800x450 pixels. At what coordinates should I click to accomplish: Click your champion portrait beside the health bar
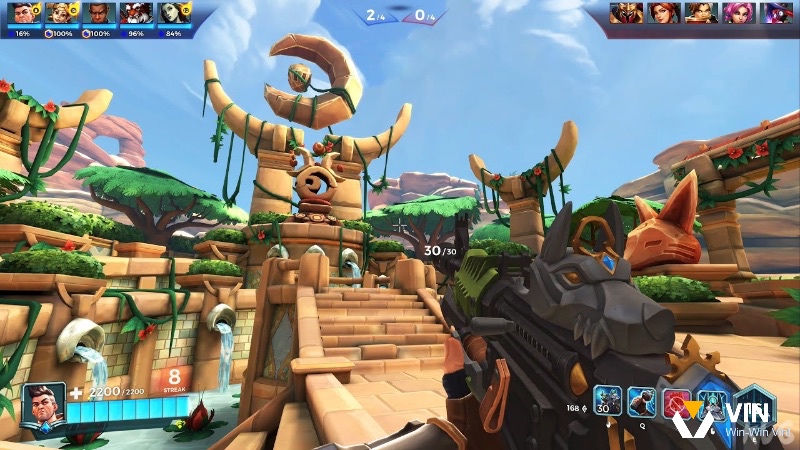[43, 406]
